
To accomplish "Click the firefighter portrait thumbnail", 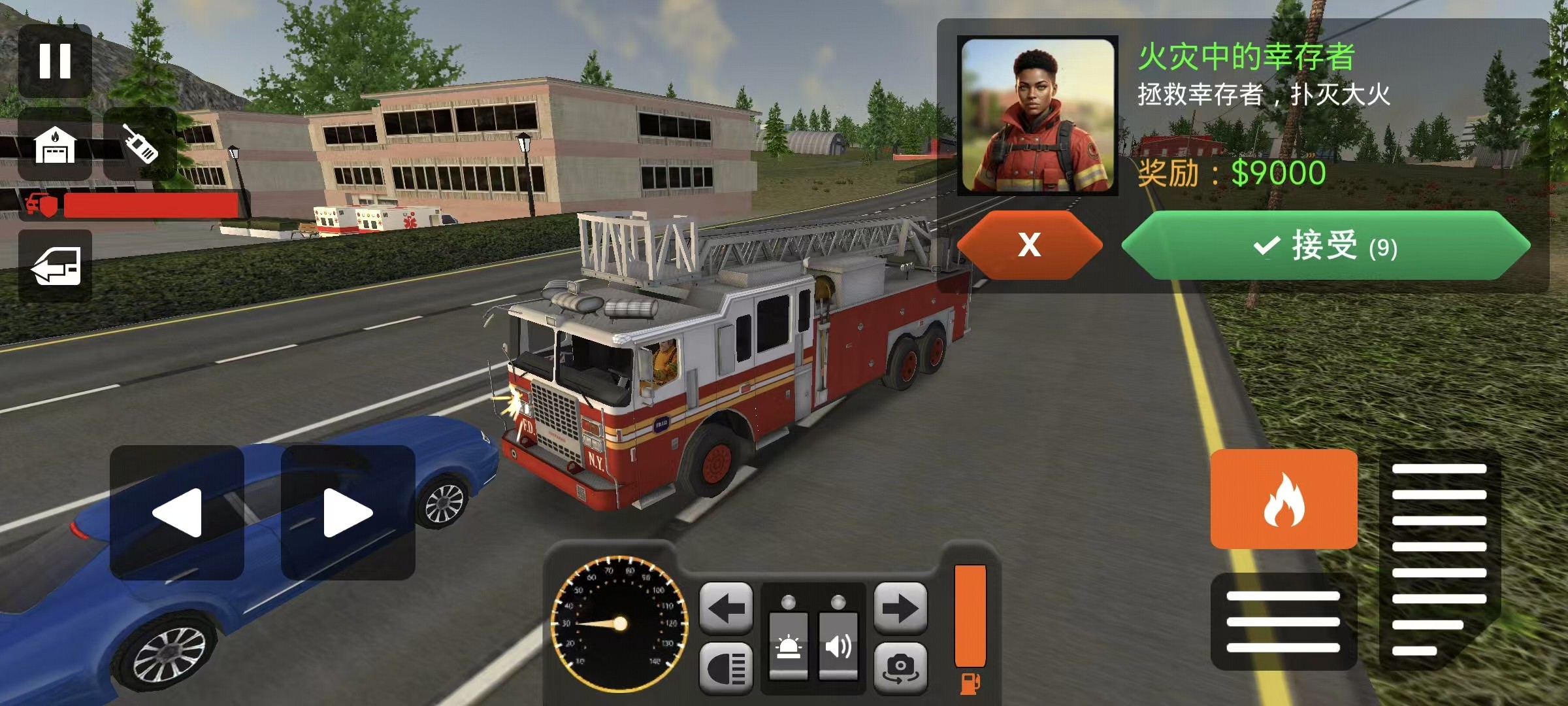I will tap(1037, 116).
